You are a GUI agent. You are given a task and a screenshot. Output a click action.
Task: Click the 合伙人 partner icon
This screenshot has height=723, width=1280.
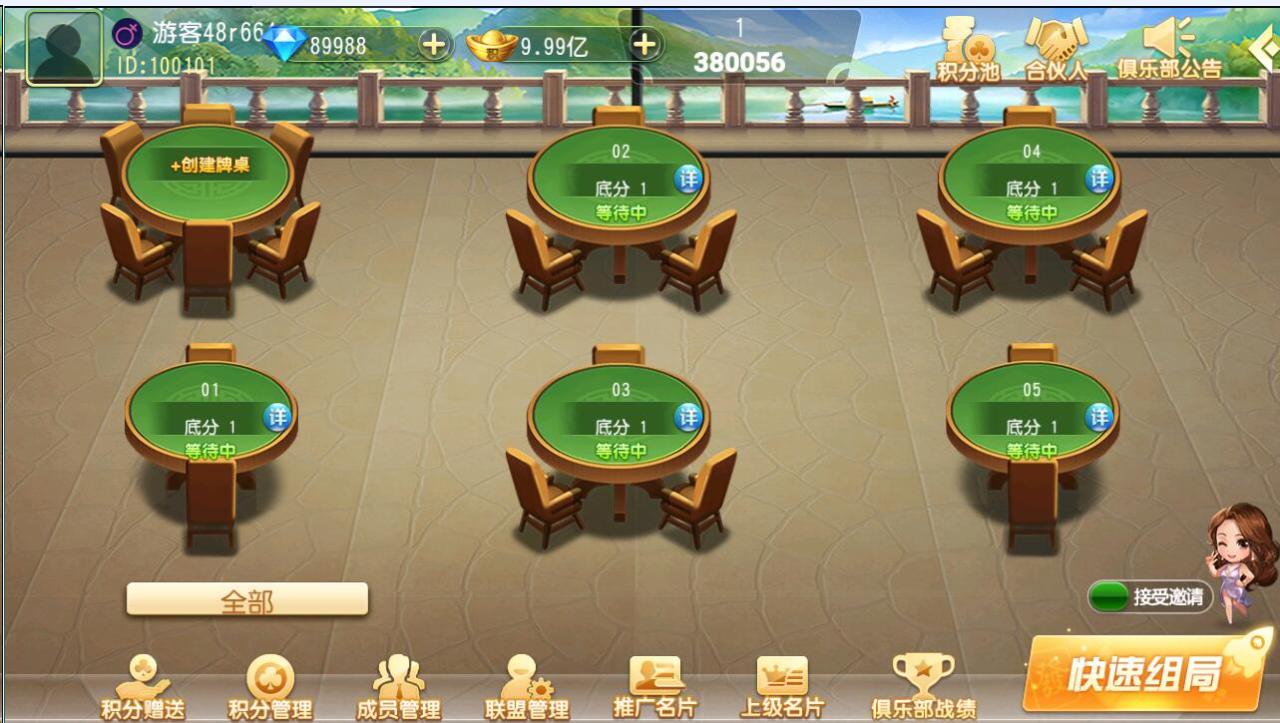(x=1053, y=50)
